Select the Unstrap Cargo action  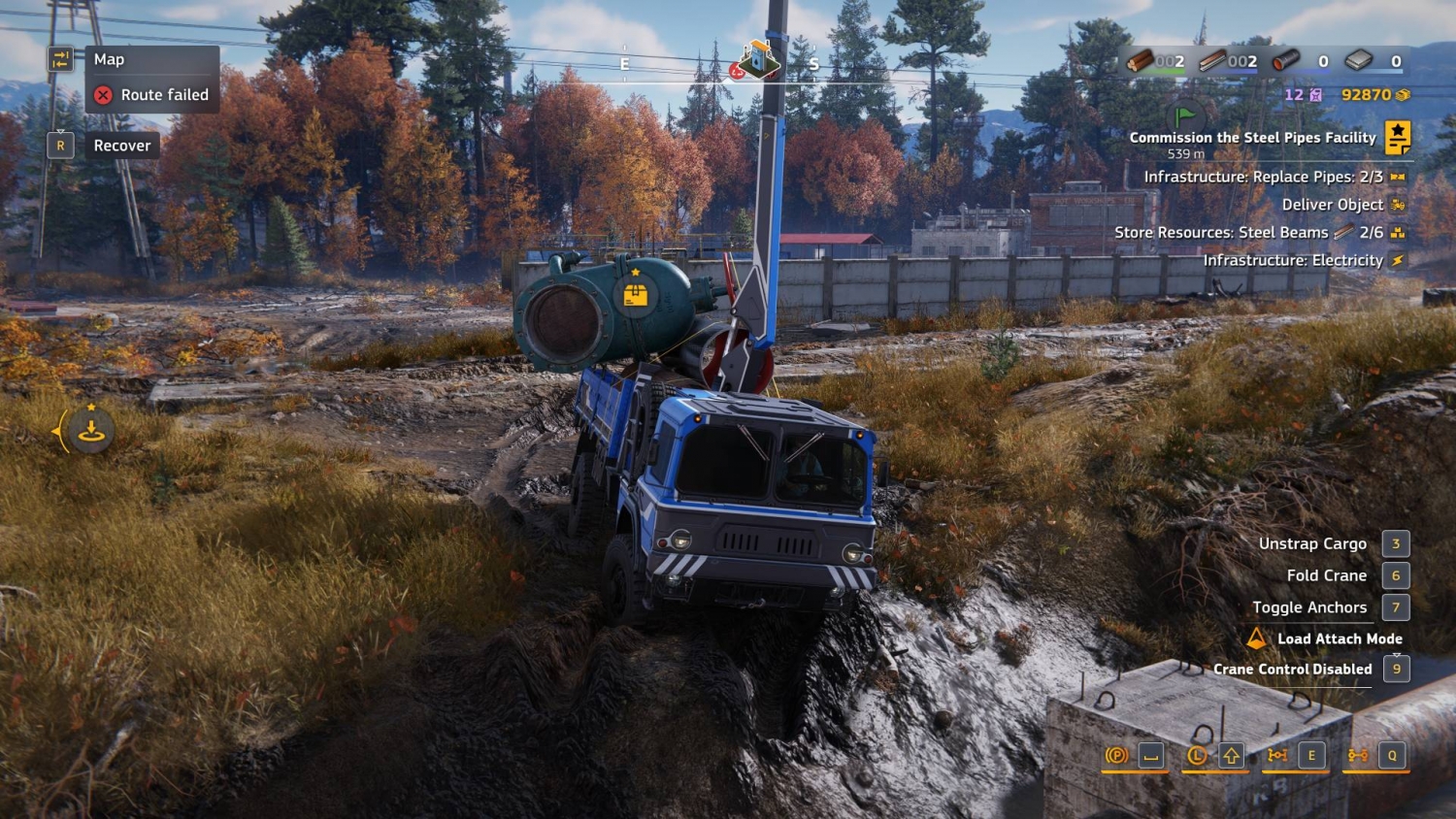point(1312,543)
